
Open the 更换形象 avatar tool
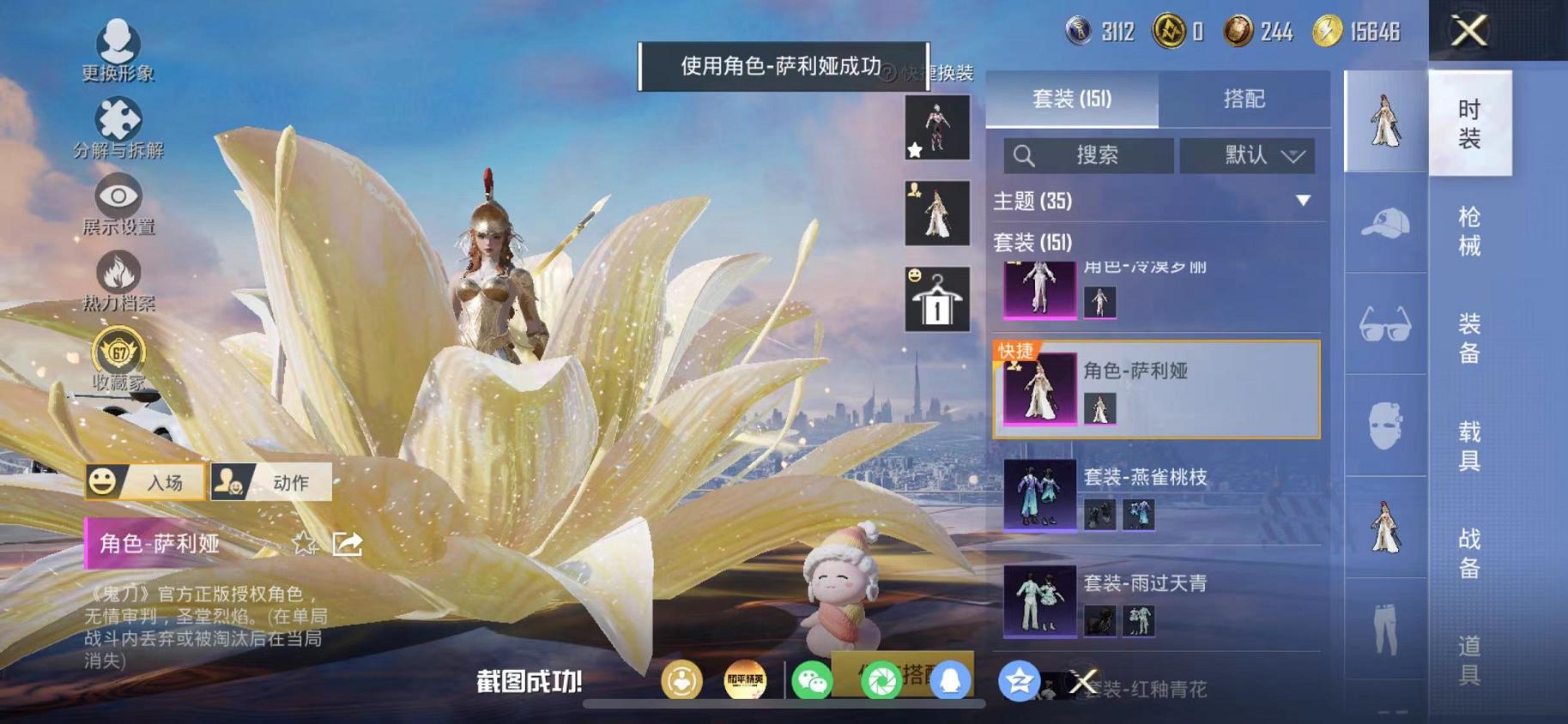pyautogui.click(x=118, y=40)
